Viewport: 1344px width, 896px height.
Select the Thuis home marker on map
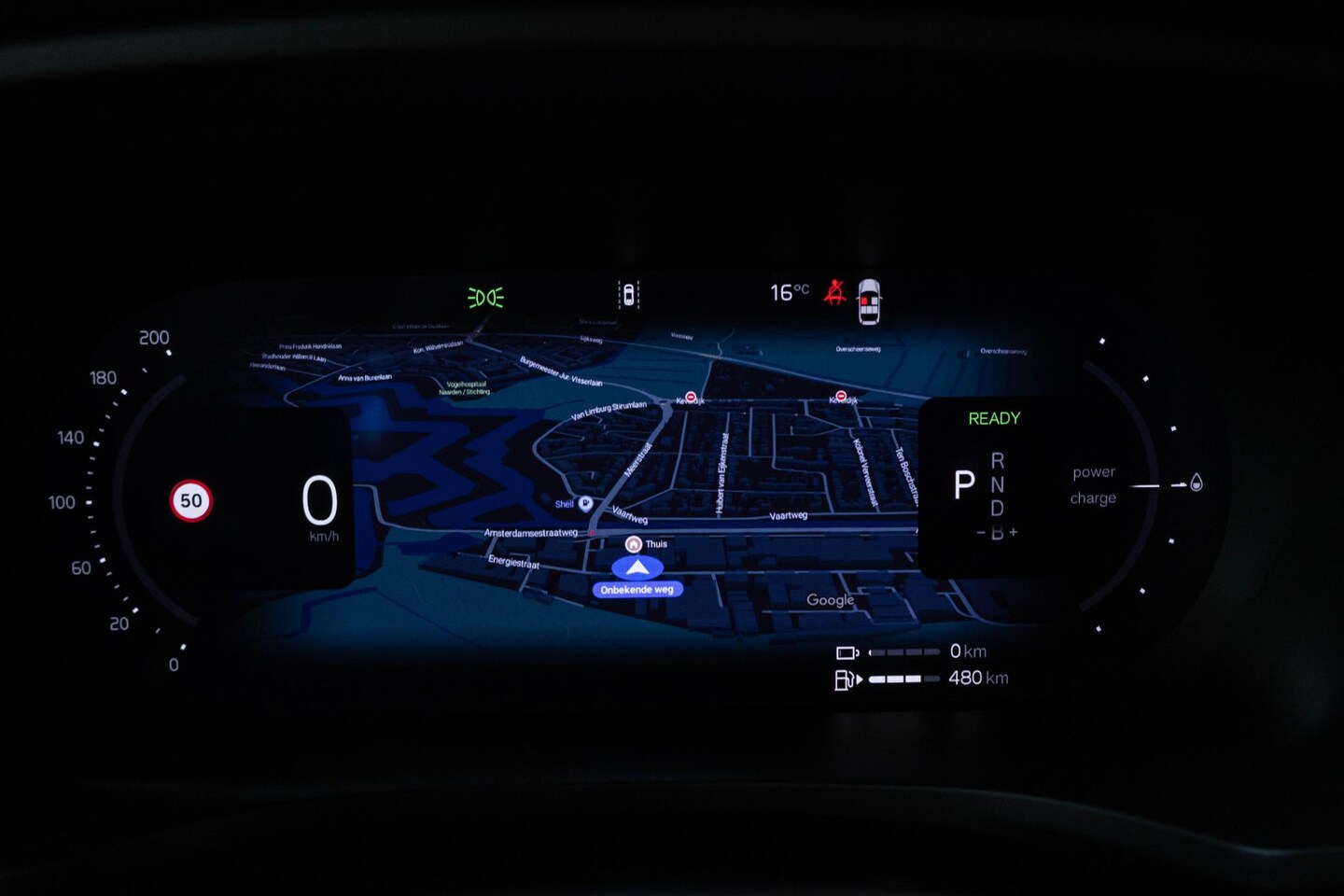634,544
